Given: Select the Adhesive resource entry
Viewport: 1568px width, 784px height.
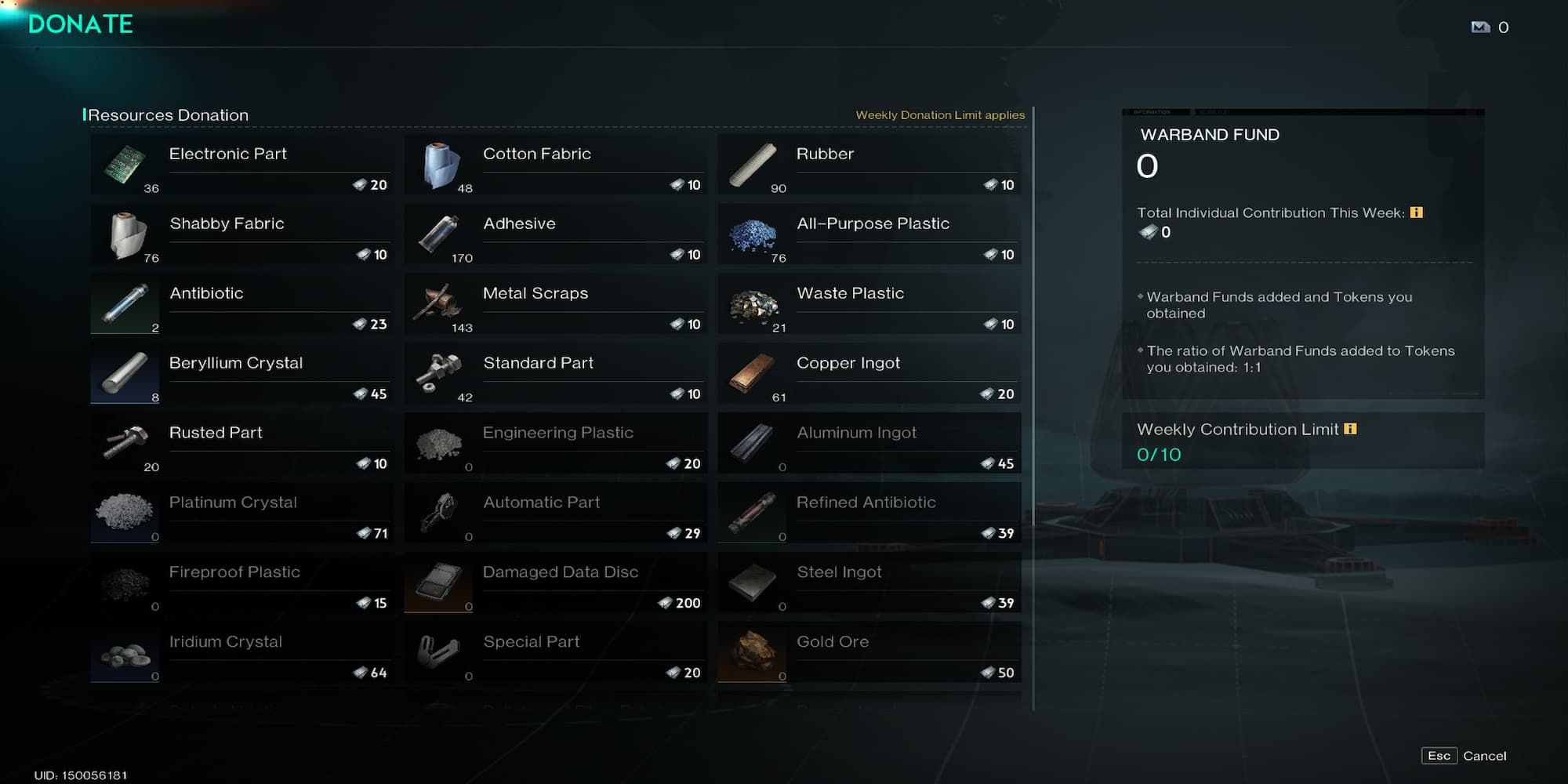Looking at the screenshot, I should pyautogui.click(x=555, y=234).
